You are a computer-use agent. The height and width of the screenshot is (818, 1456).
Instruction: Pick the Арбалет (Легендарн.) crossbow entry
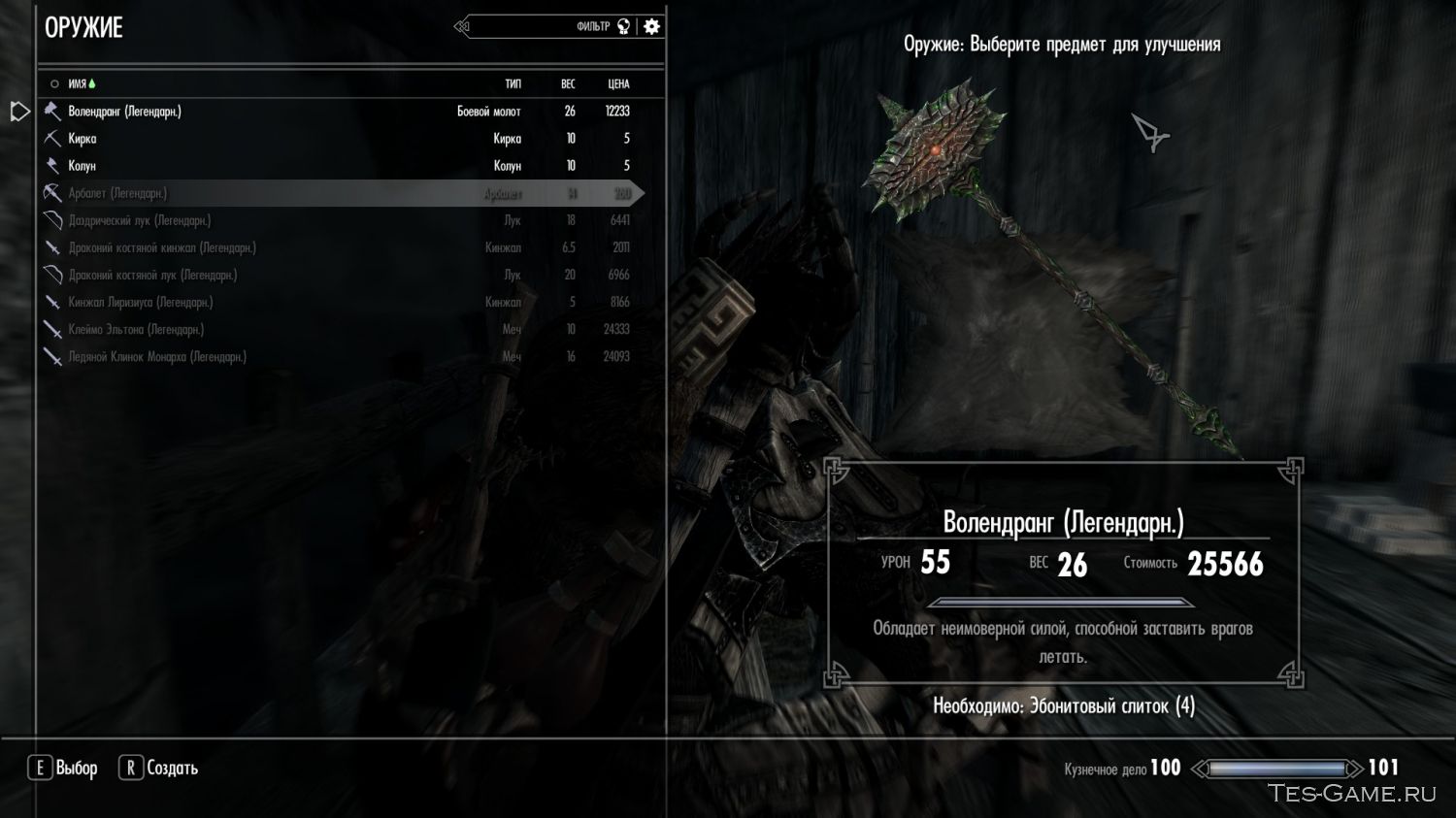[117, 193]
